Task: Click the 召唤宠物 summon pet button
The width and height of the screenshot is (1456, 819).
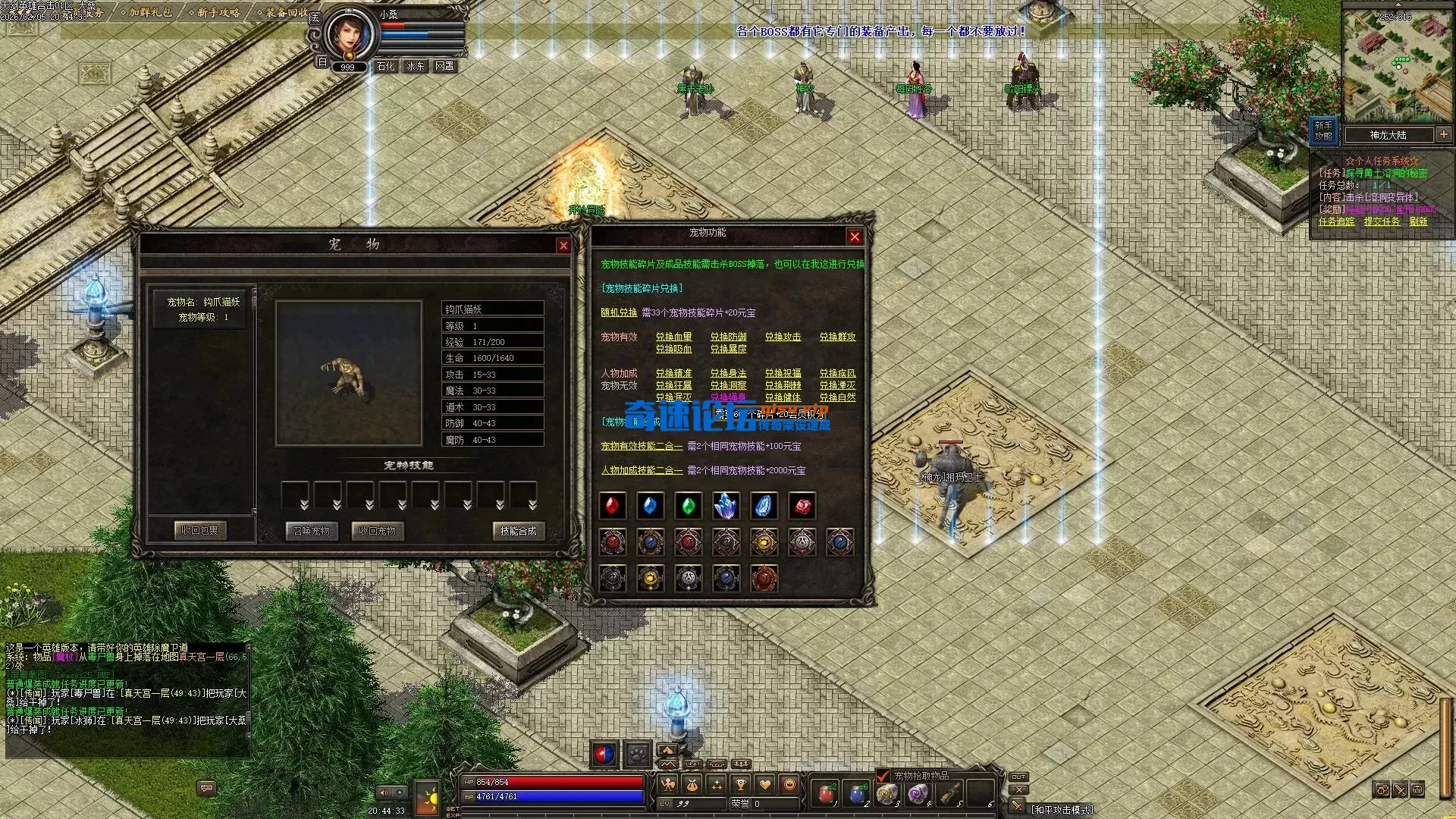Action: [x=312, y=531]
